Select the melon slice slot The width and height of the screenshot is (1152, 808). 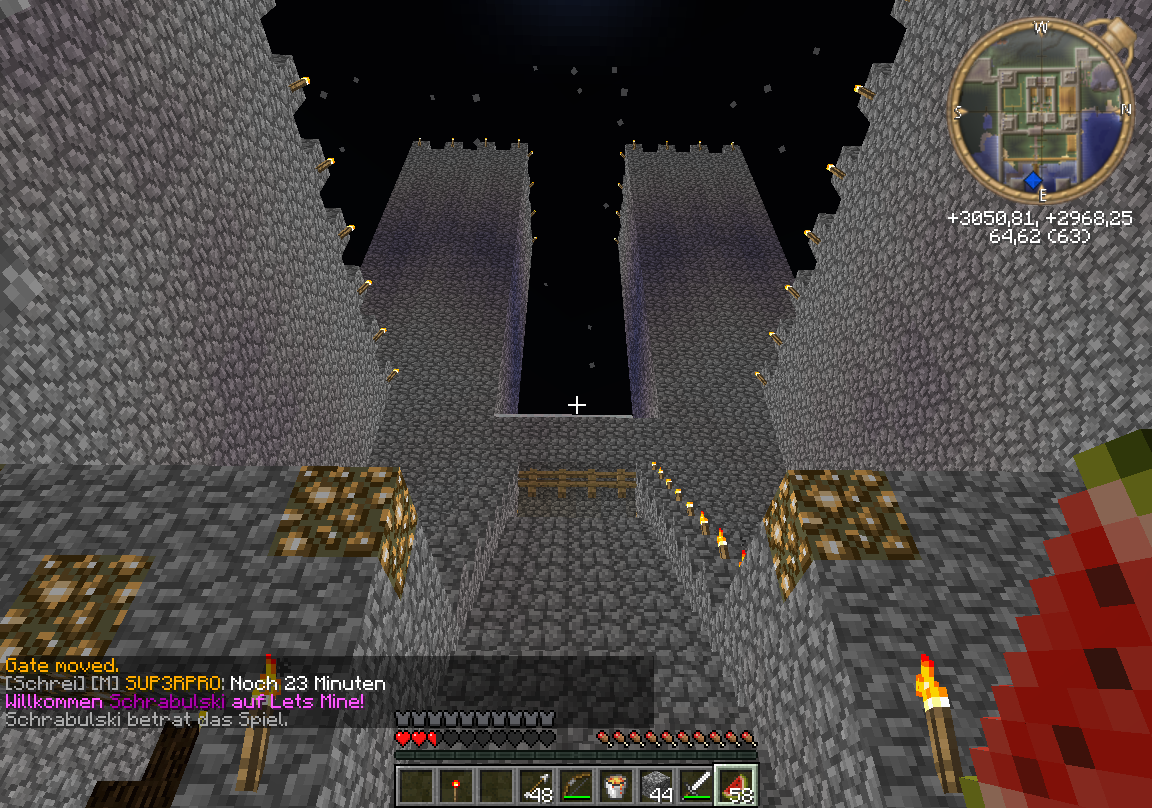pos(738,785)
